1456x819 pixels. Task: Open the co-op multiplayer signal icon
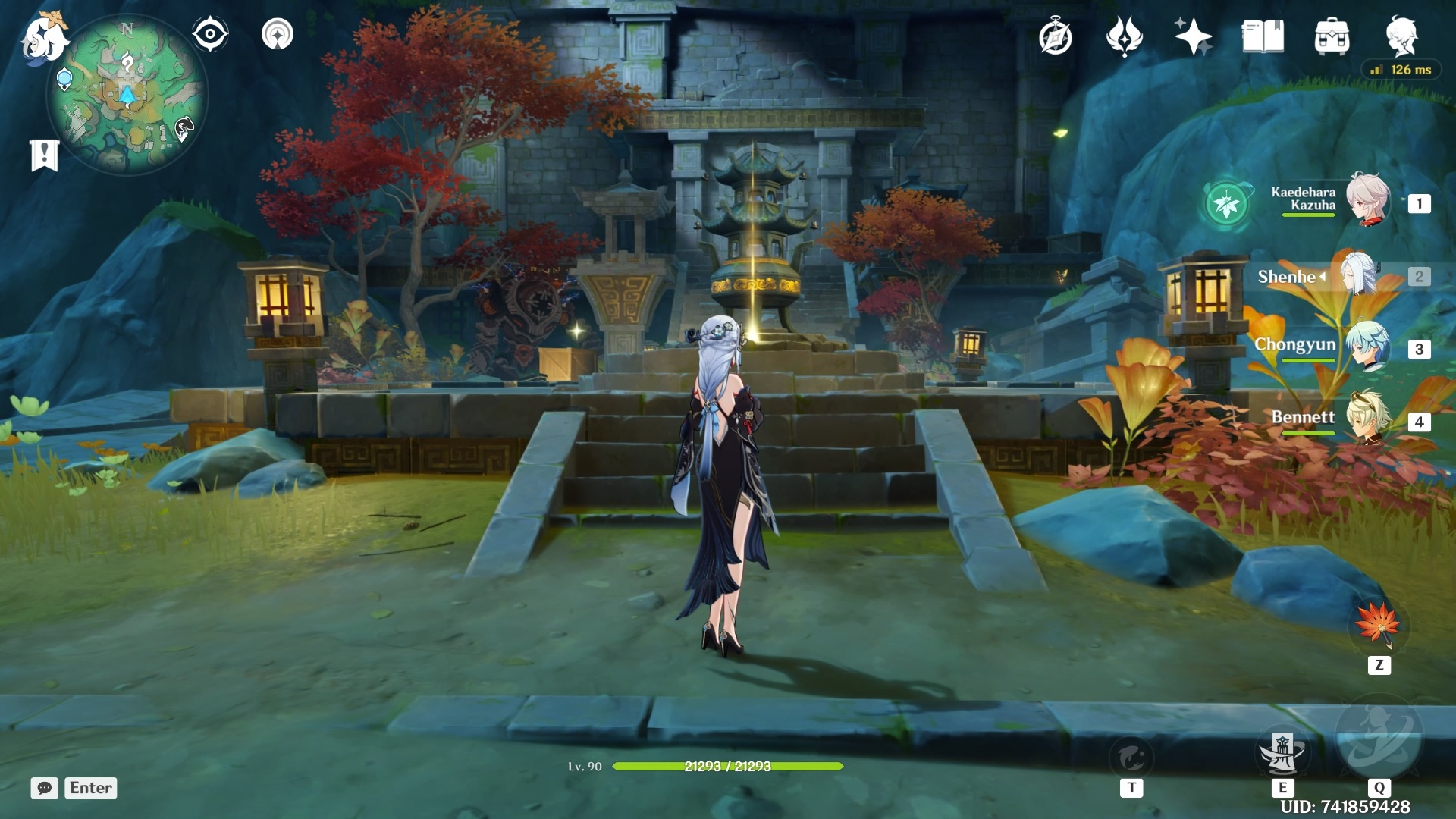pos(278,35)
